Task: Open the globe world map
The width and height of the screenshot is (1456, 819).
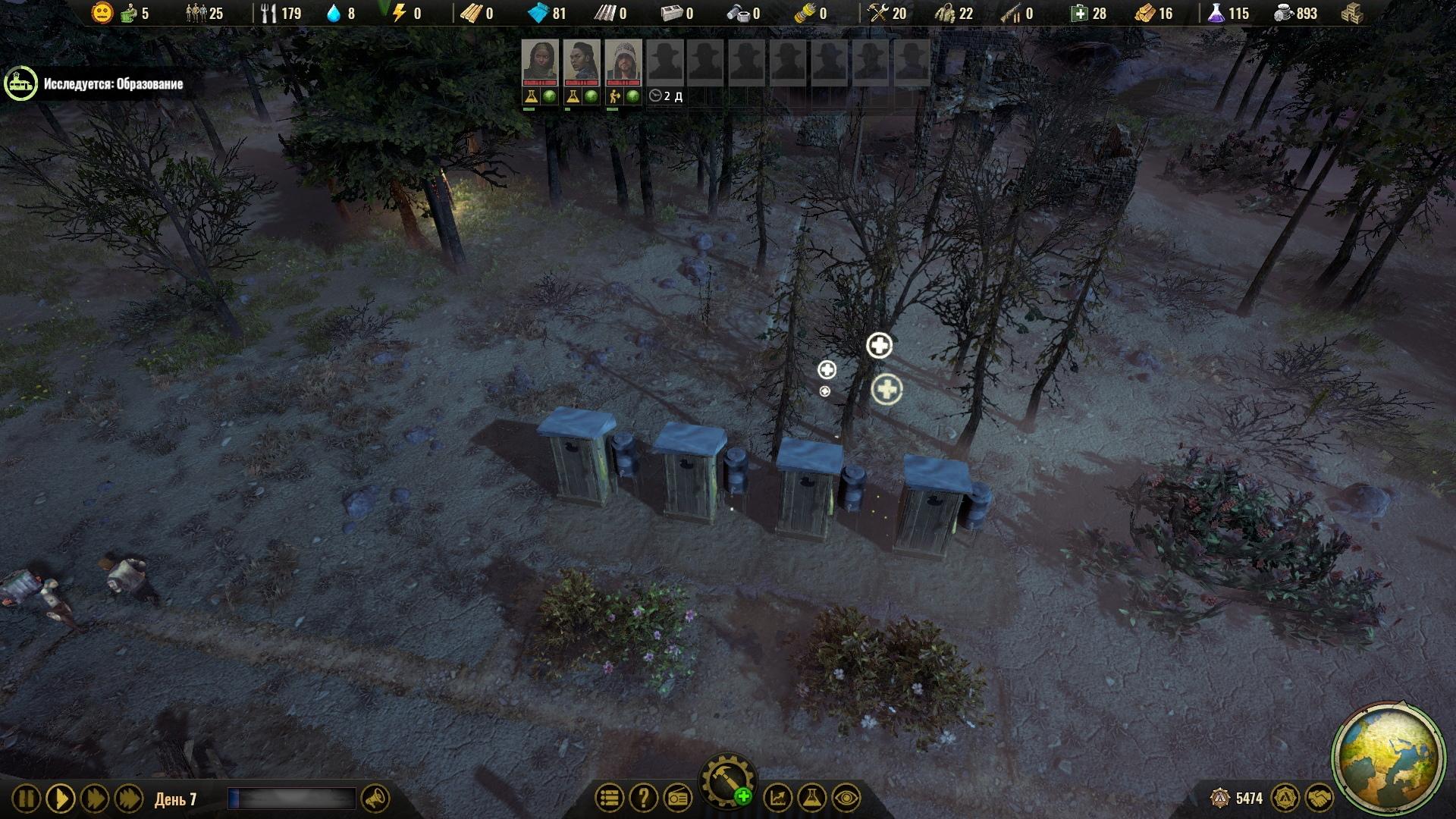Action: (x=1388, y=759)
